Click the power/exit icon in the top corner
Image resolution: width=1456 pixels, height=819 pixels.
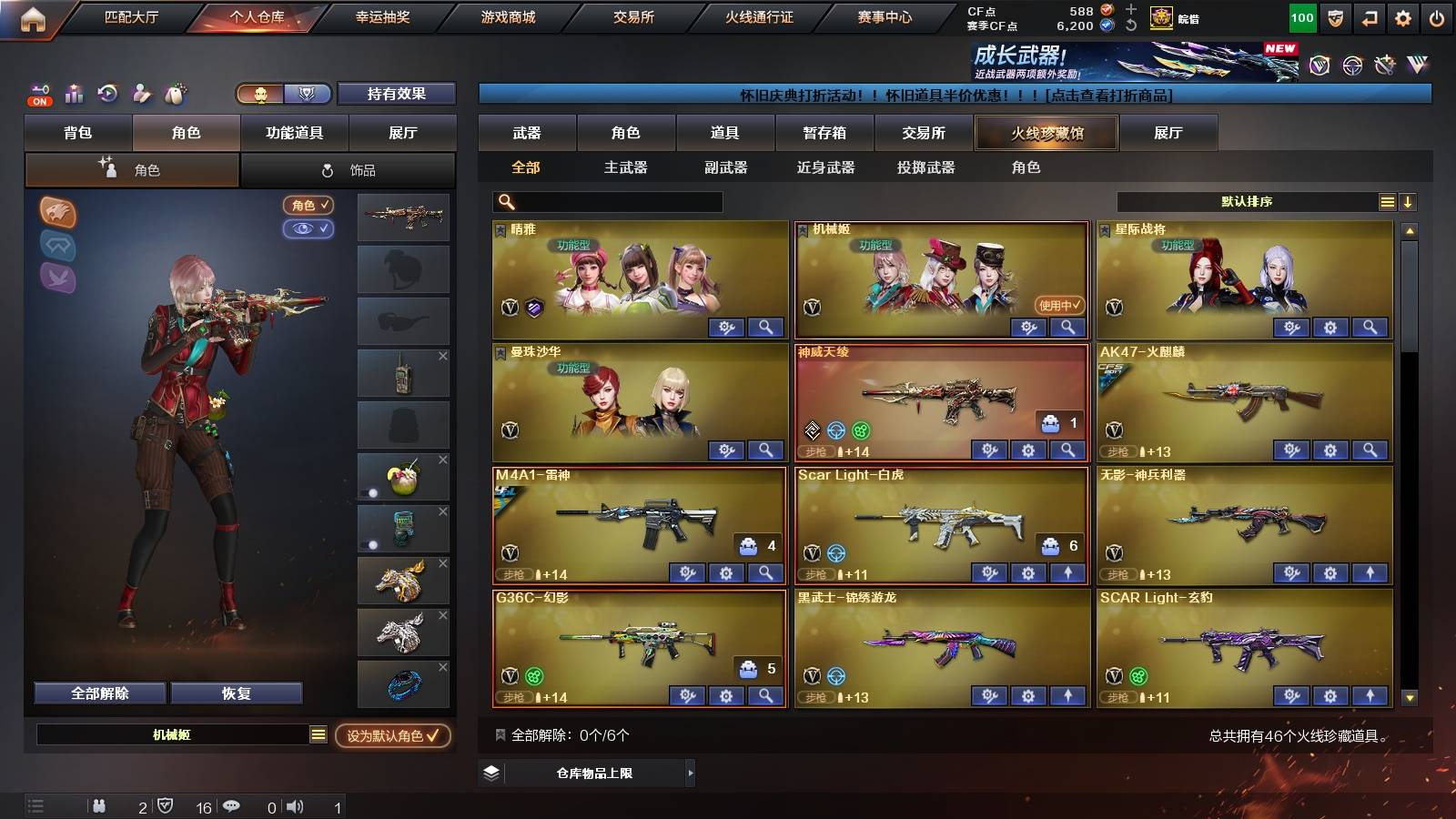tap(1438, 16)
